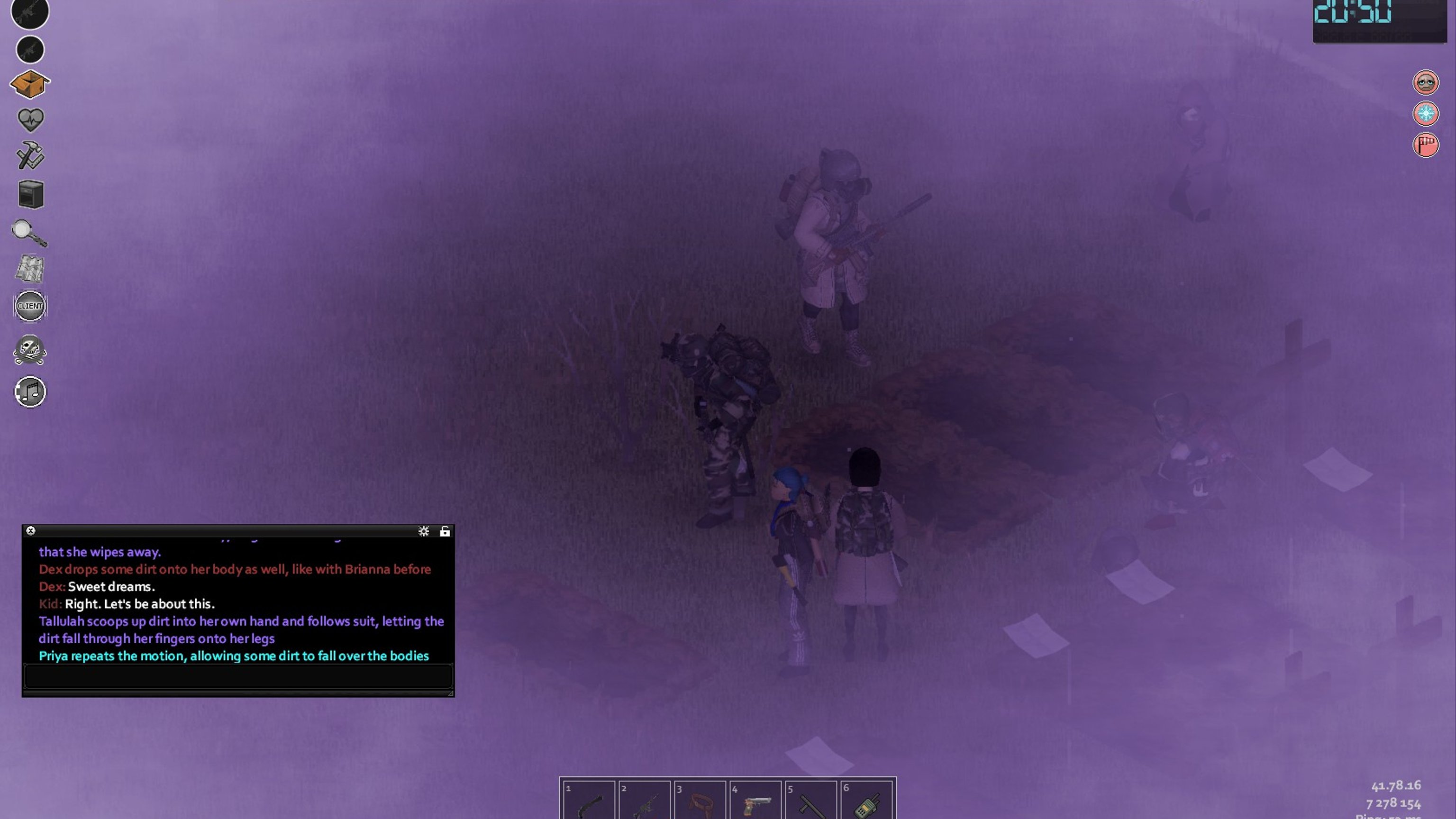The width and height of the screenshot is (1456, 819).
Task: Click the skull and crossbones icon
Action: tap(30, 350)
